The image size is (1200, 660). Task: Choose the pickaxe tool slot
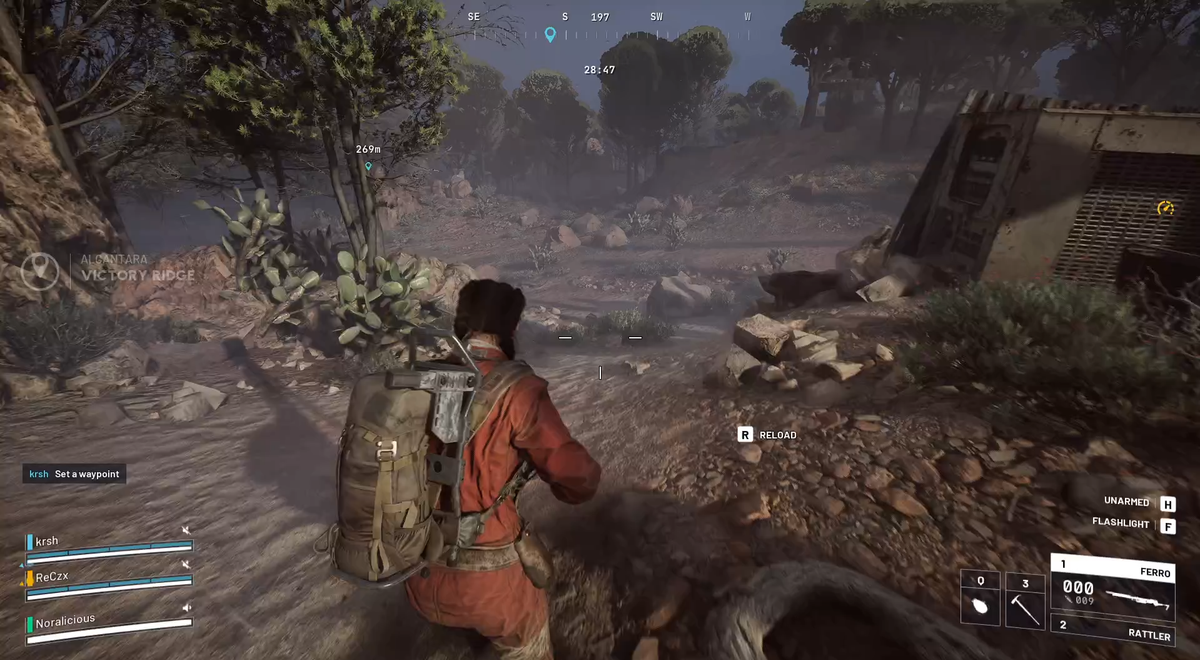[x=1024, y=598]
